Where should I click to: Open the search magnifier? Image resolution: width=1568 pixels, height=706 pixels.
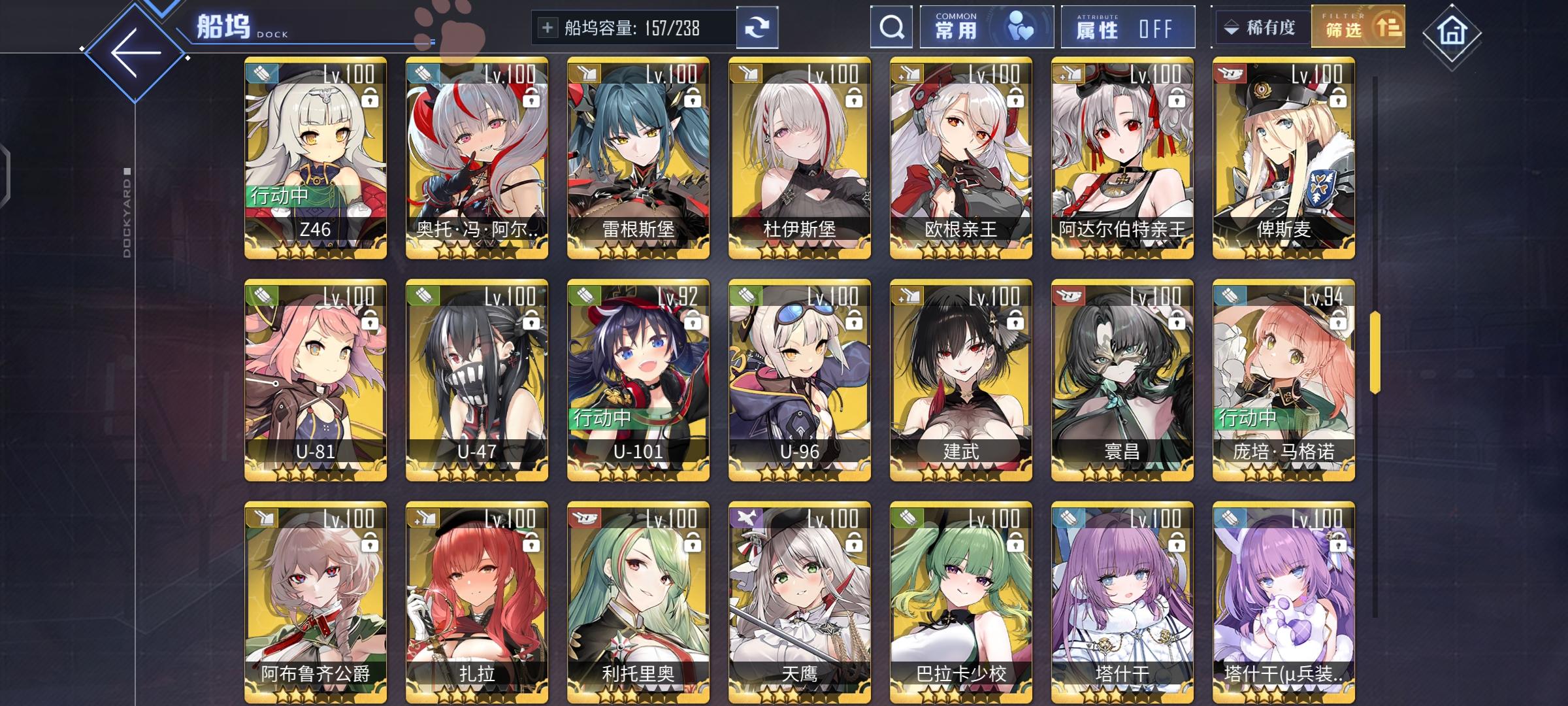pos(890,27)
